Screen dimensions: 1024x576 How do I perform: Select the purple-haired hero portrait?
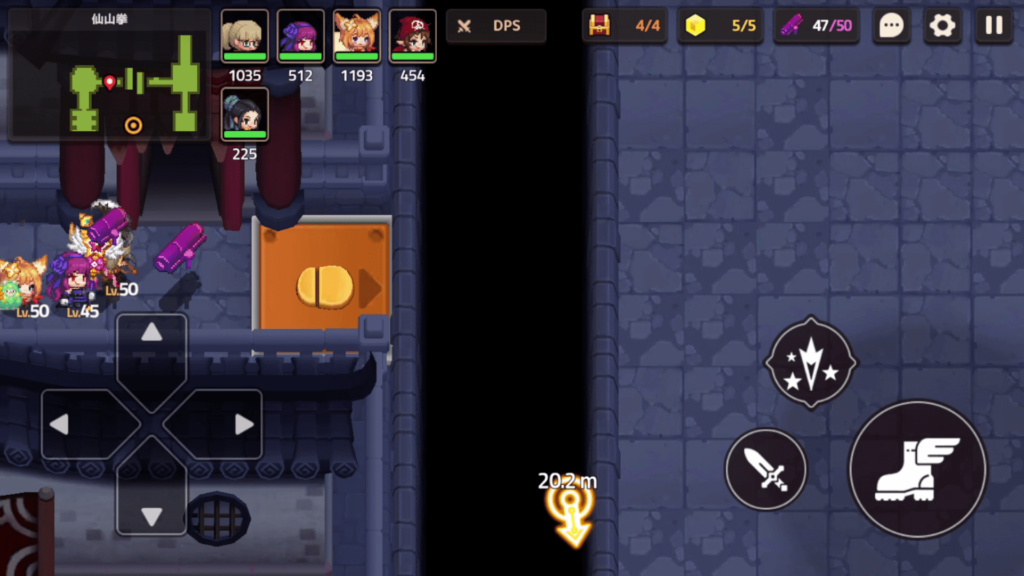coord(301,37)
